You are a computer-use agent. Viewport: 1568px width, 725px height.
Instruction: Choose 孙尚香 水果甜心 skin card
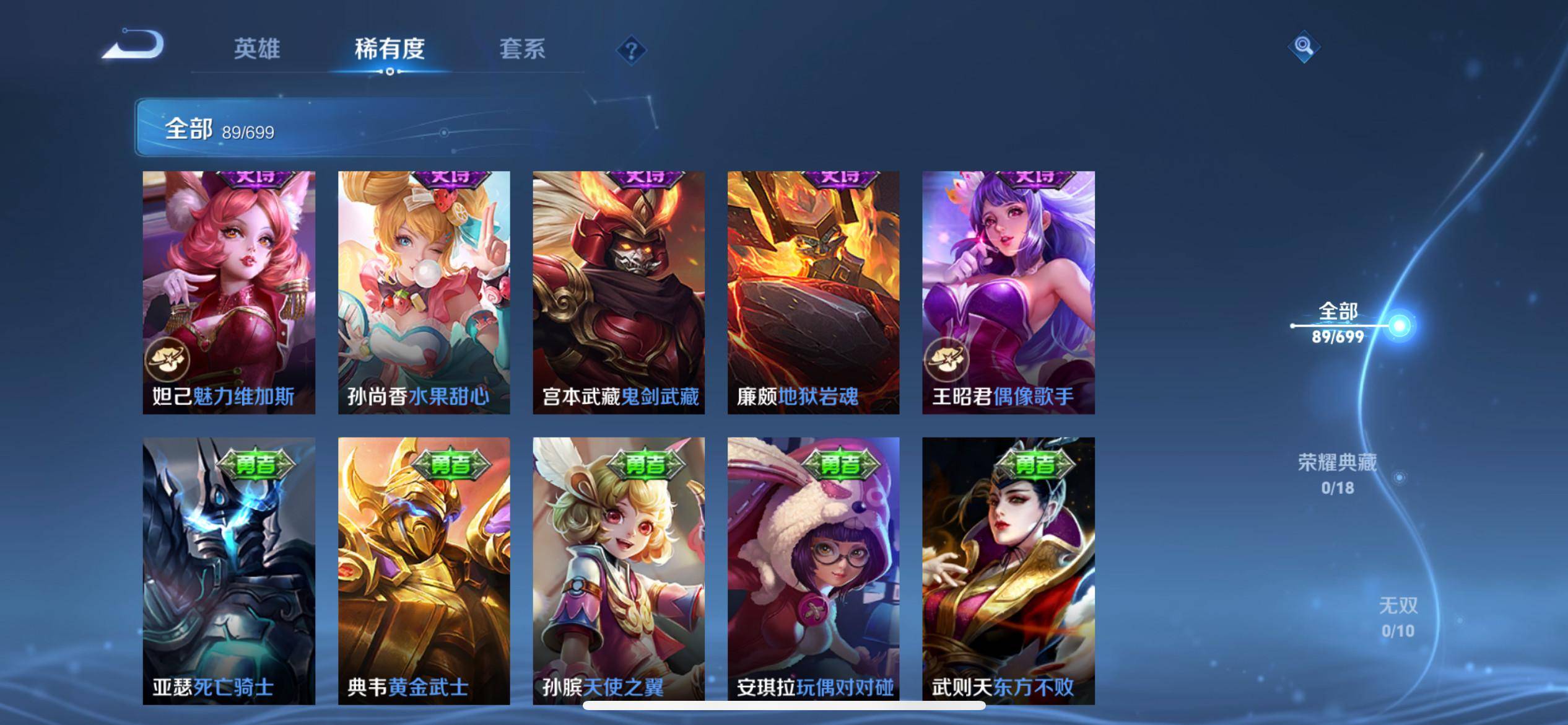pos(424,292)
